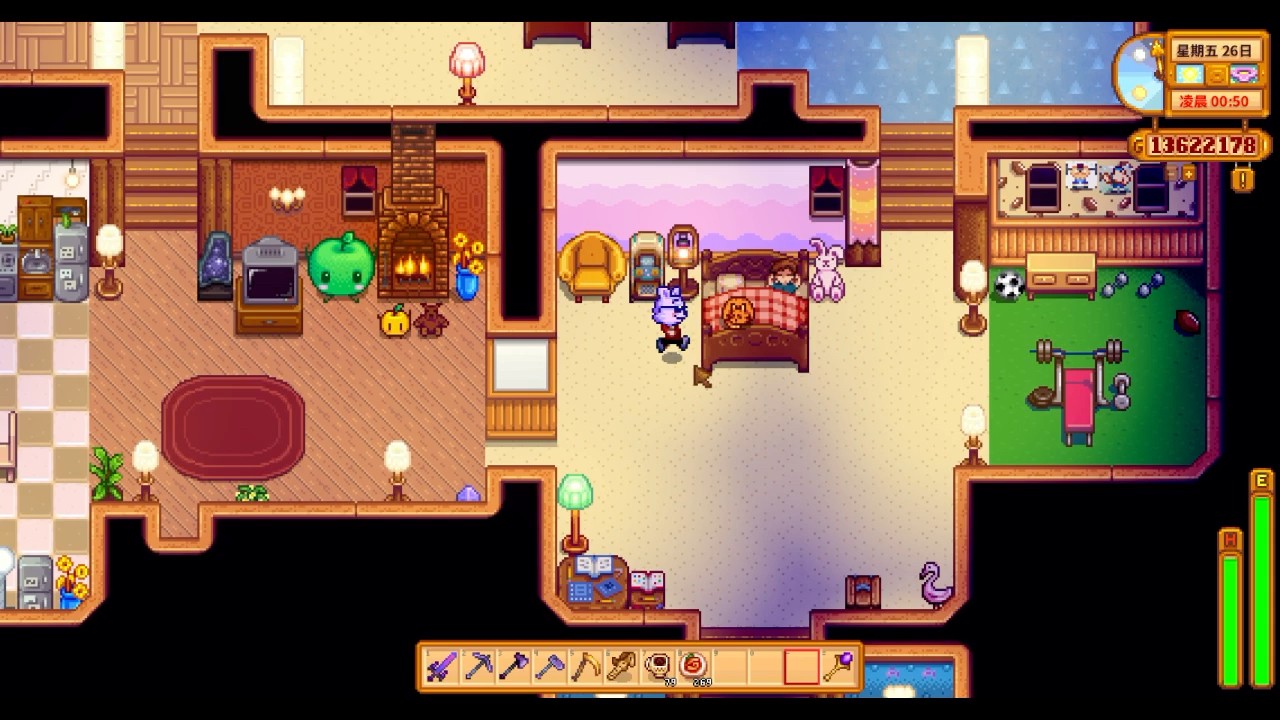Viewport: 1280px width, 720px height.
Task: Pick the horse flute hotbar slot
Action: (x=622, y=666)
